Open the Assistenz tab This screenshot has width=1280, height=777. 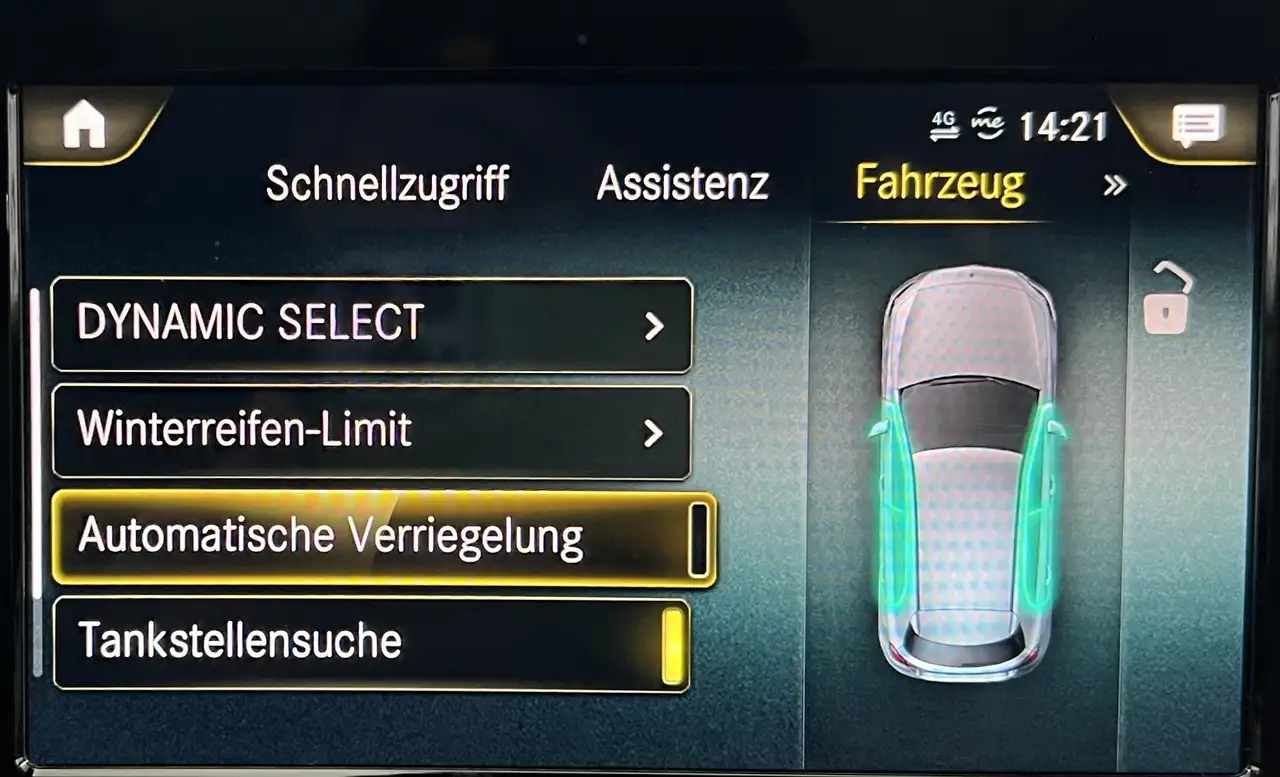(682, 185)
